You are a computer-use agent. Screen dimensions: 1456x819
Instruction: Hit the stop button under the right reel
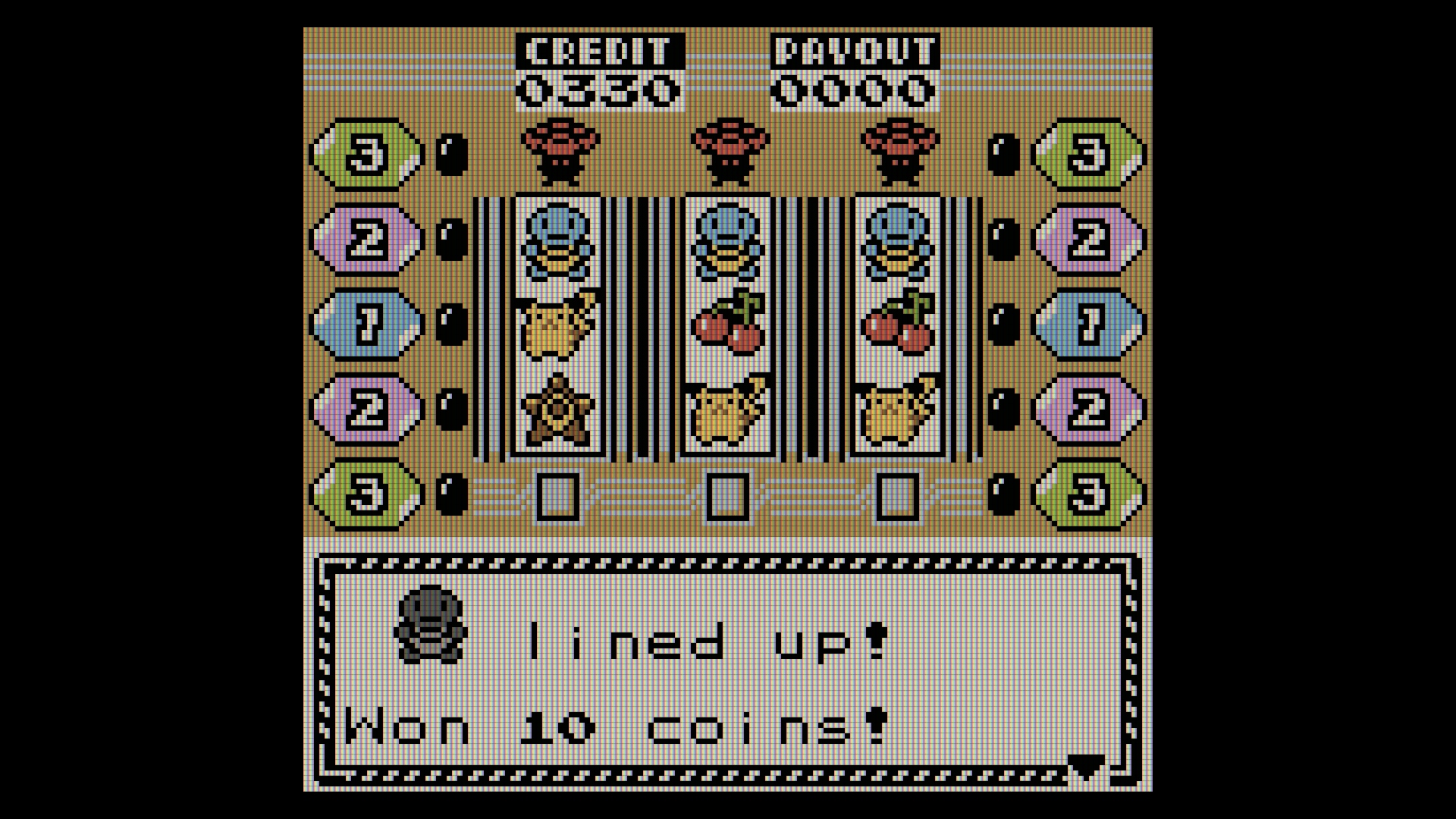[x=898, y=496]
